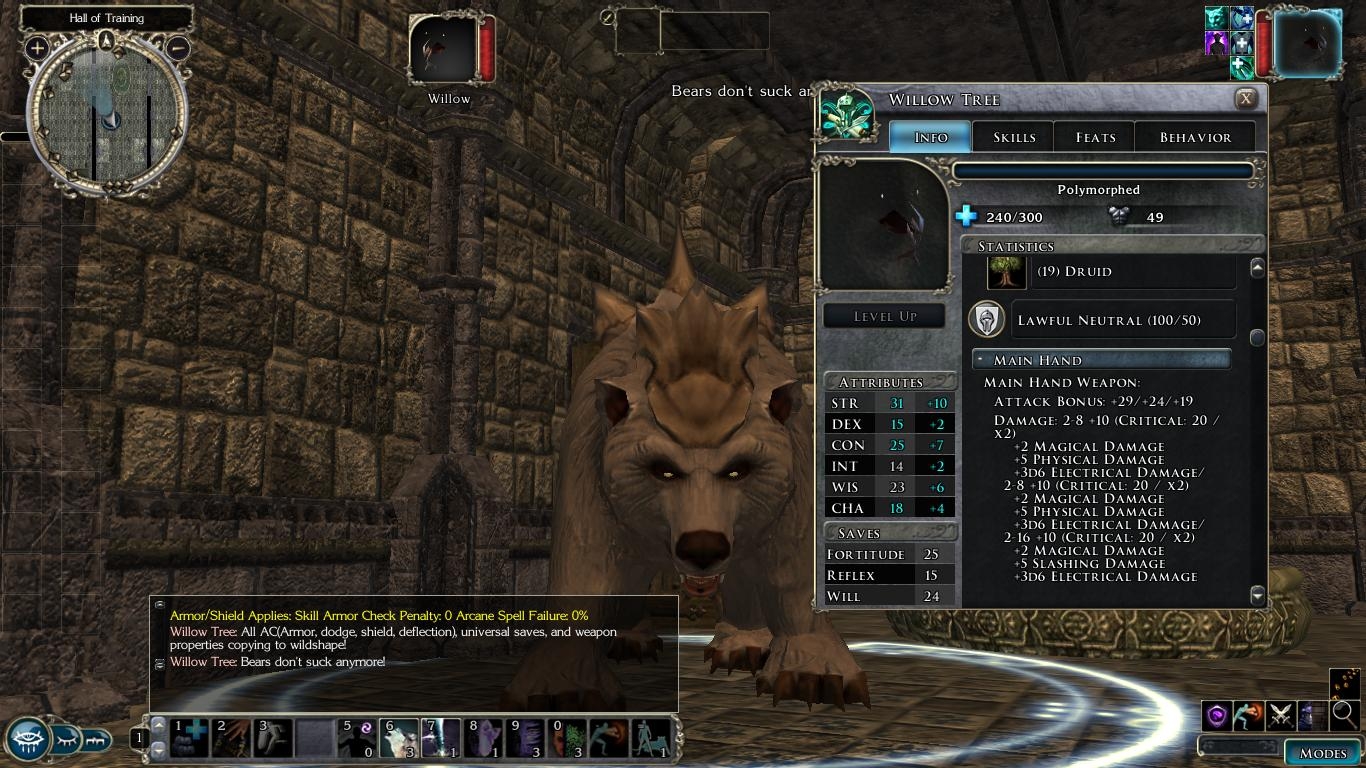1366x768 pixels.
Task: Close the Willow Tree character sheet
Action: 1245,99
